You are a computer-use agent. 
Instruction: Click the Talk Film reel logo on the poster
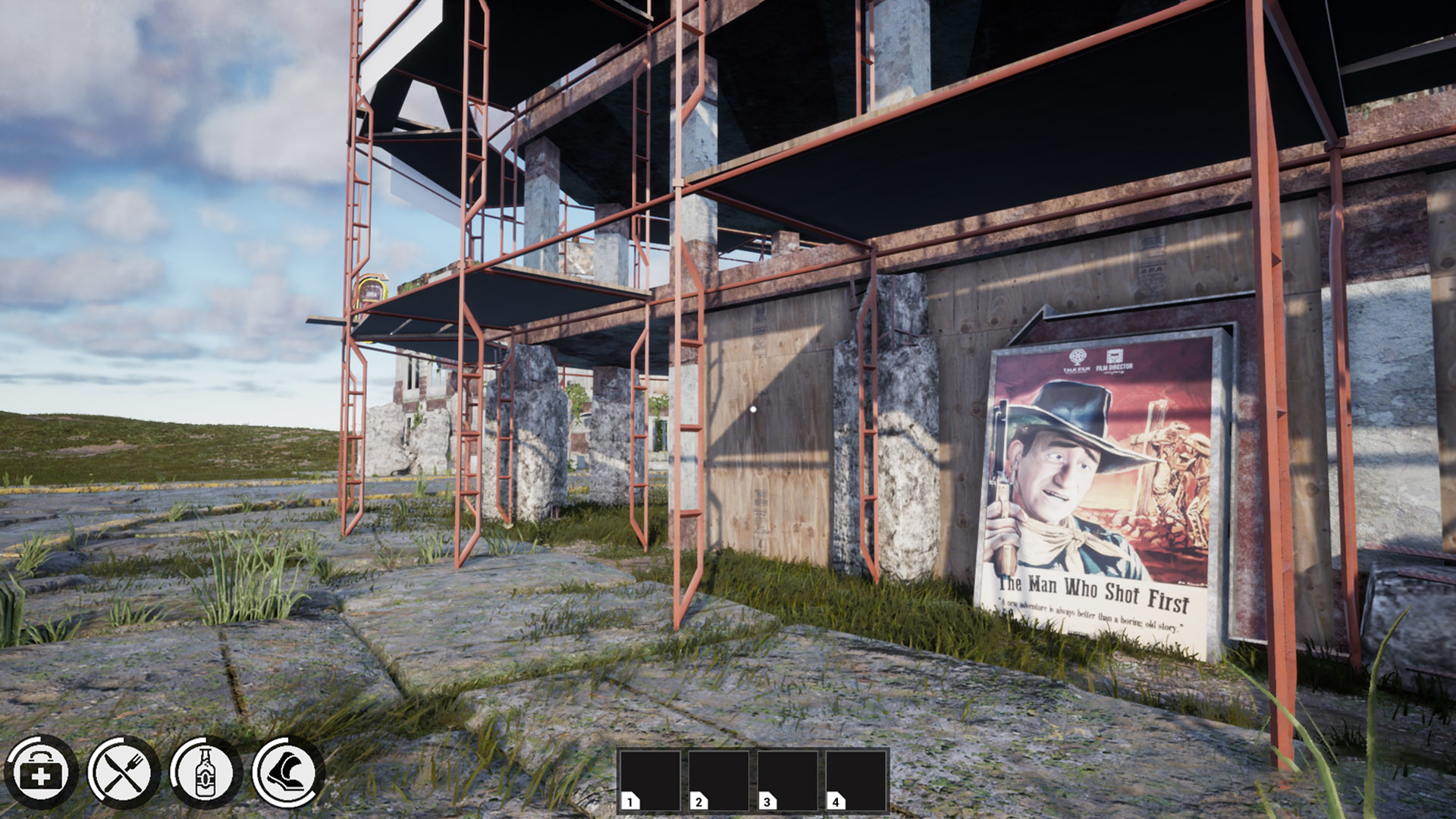pos(1078,356)
